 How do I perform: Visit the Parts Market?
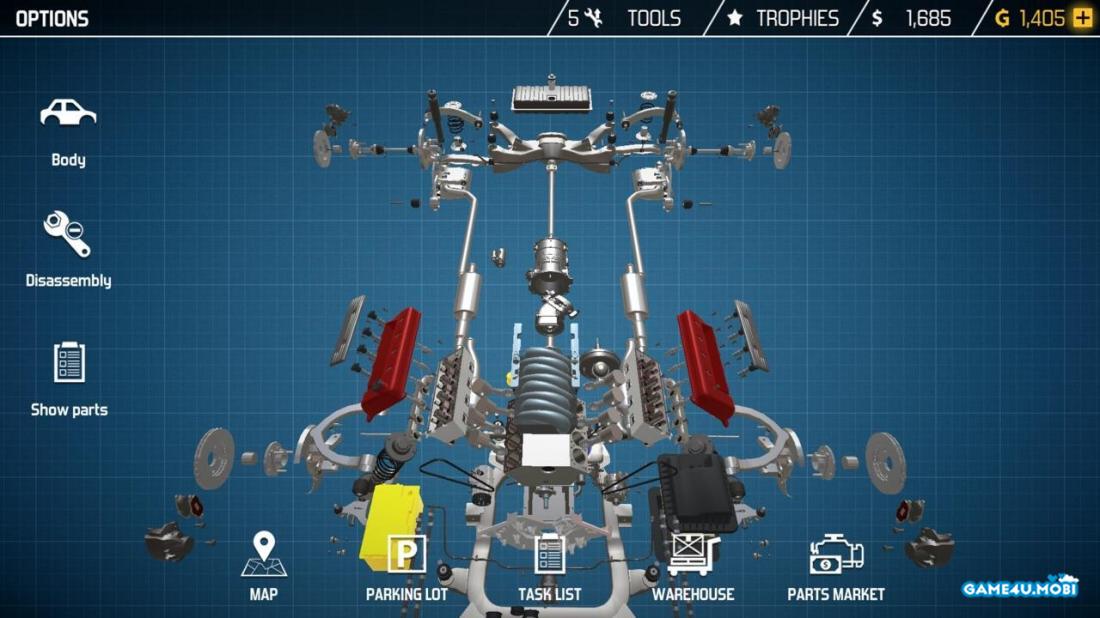tap(836, 566)
